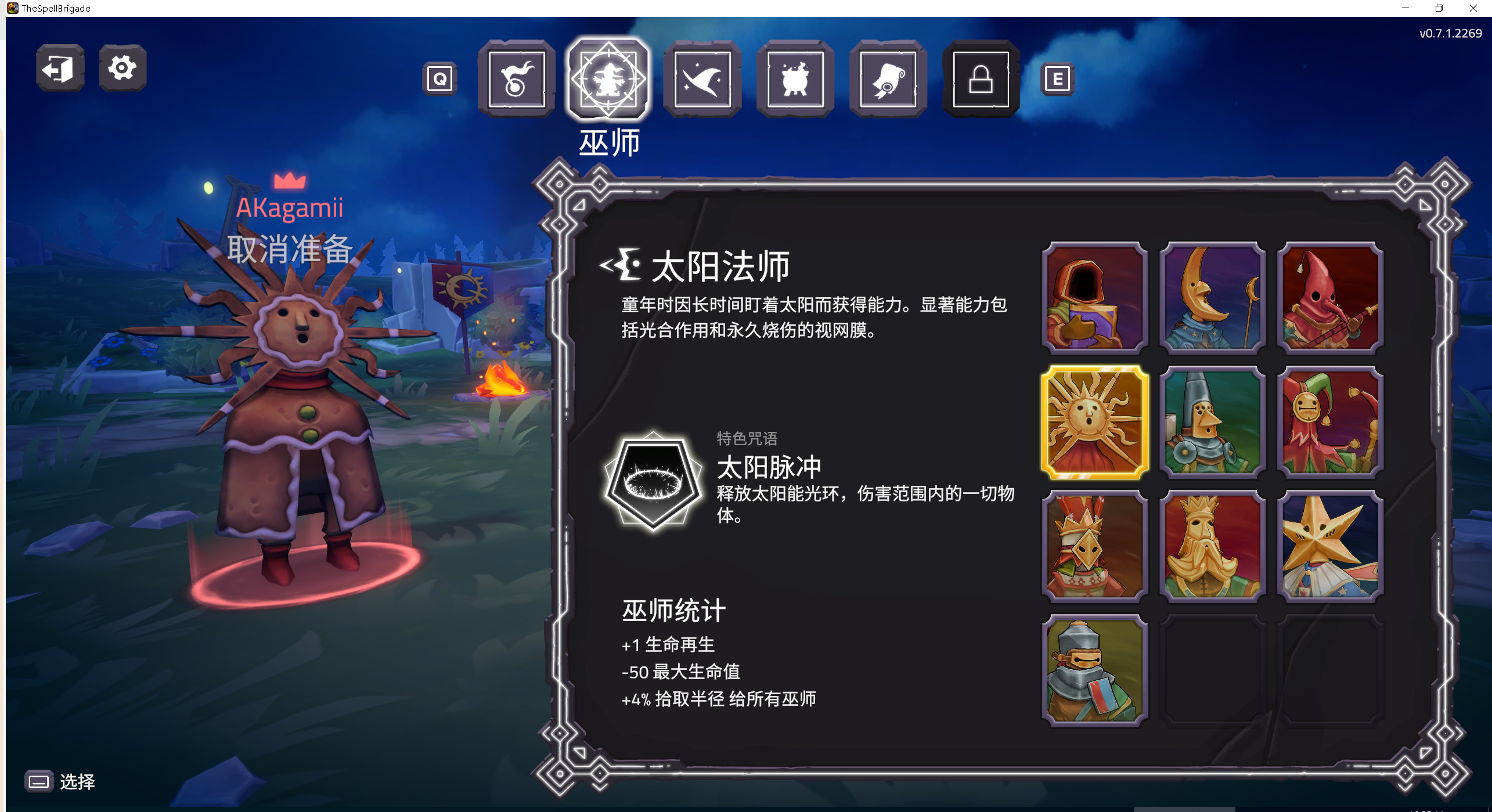This screenshot has height=812, width=1492.
Task: Switch to the 巫师 wizard tab
Action: 609,81
